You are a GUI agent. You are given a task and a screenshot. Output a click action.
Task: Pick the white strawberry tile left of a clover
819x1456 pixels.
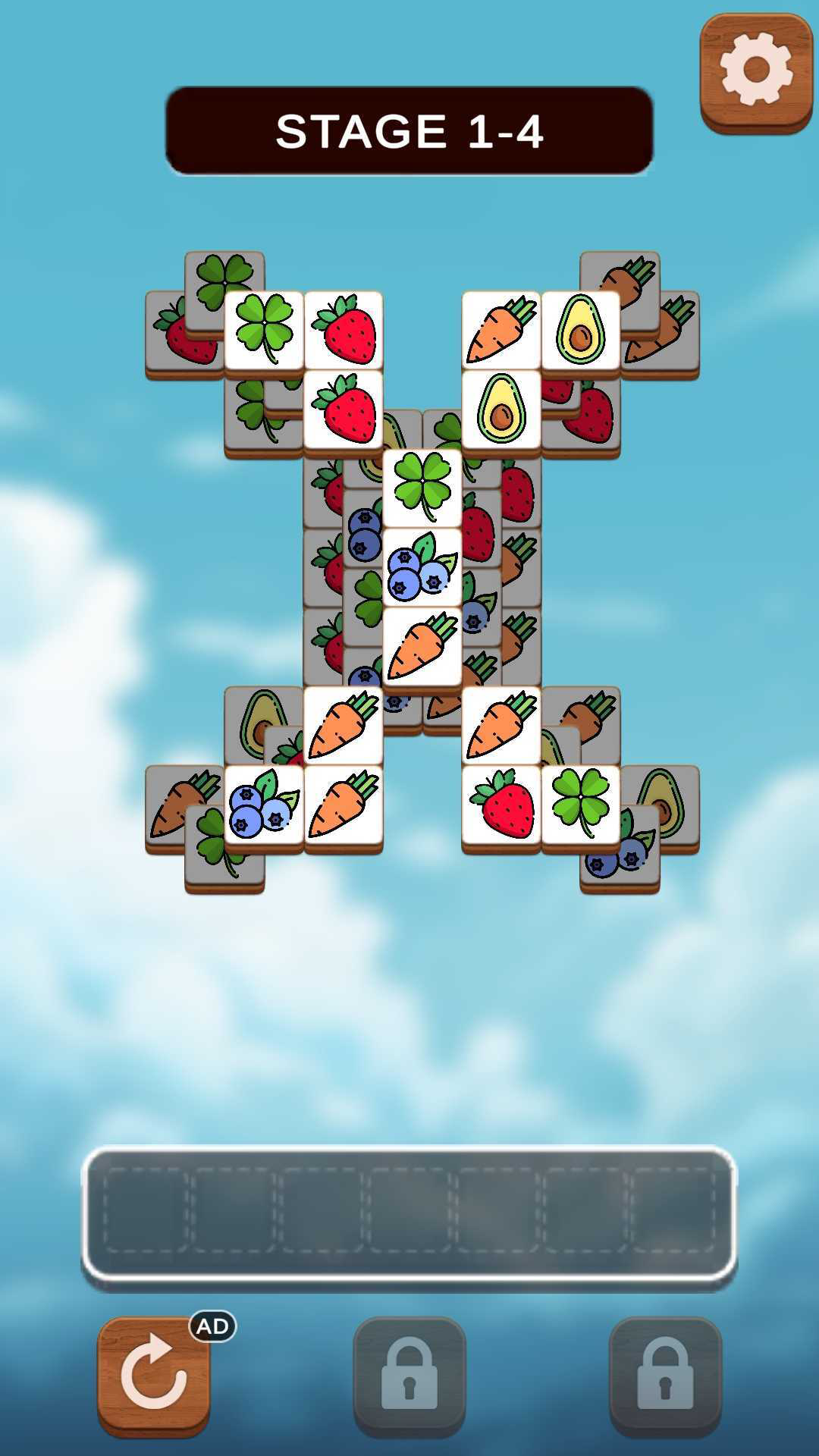tap(501, 805)
